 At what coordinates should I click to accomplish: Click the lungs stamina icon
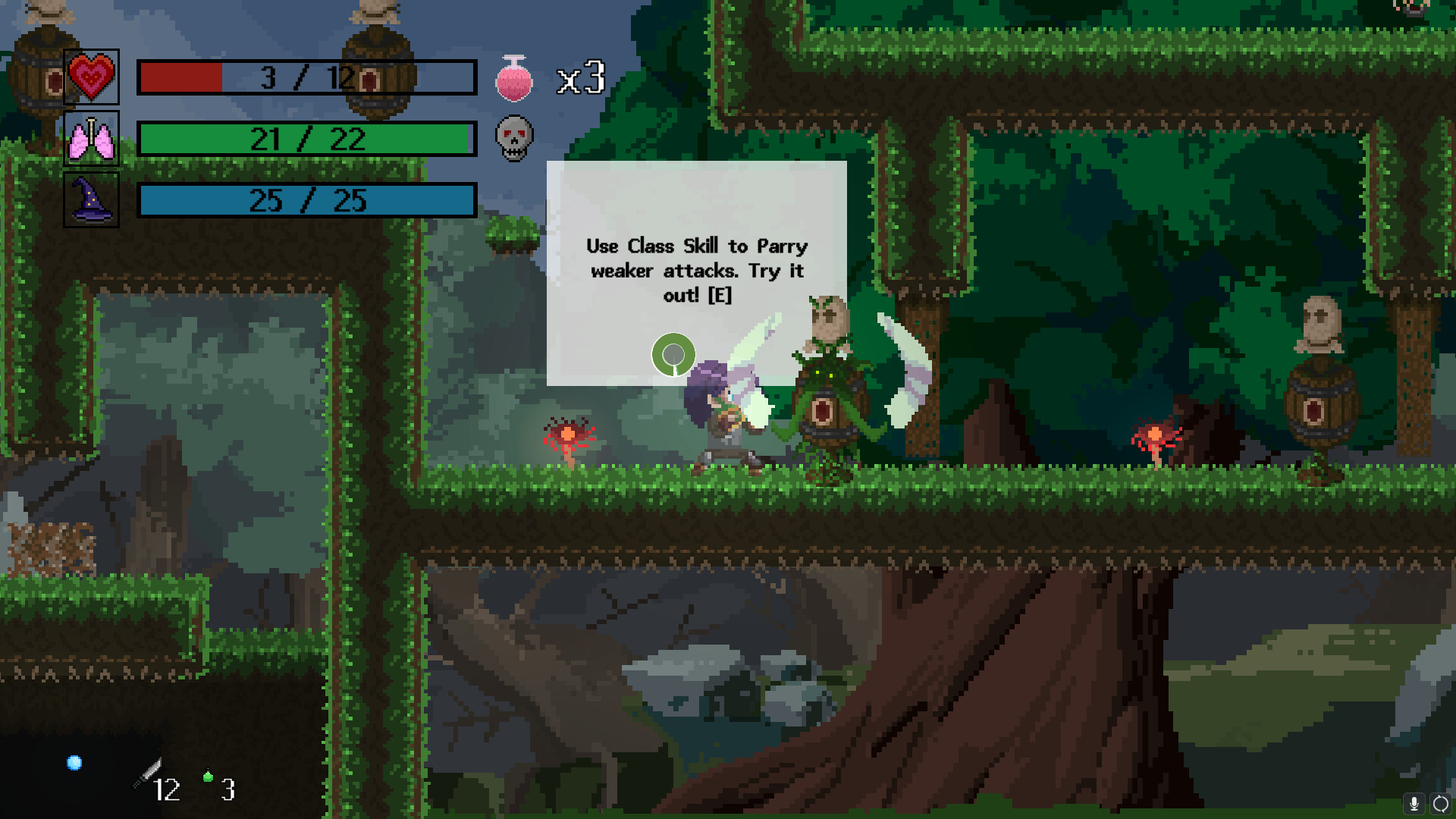point(91,139)
